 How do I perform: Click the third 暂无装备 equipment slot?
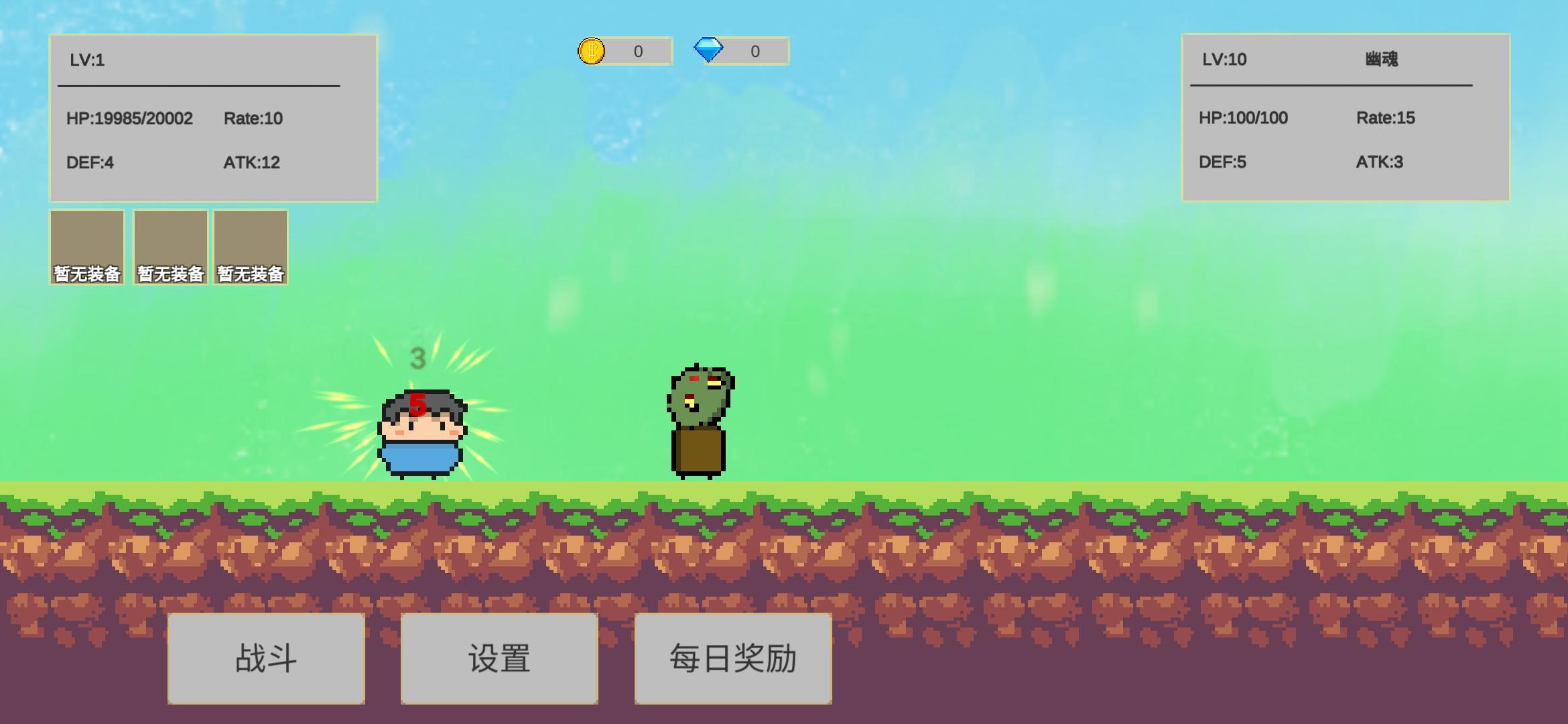coord(250,248)
